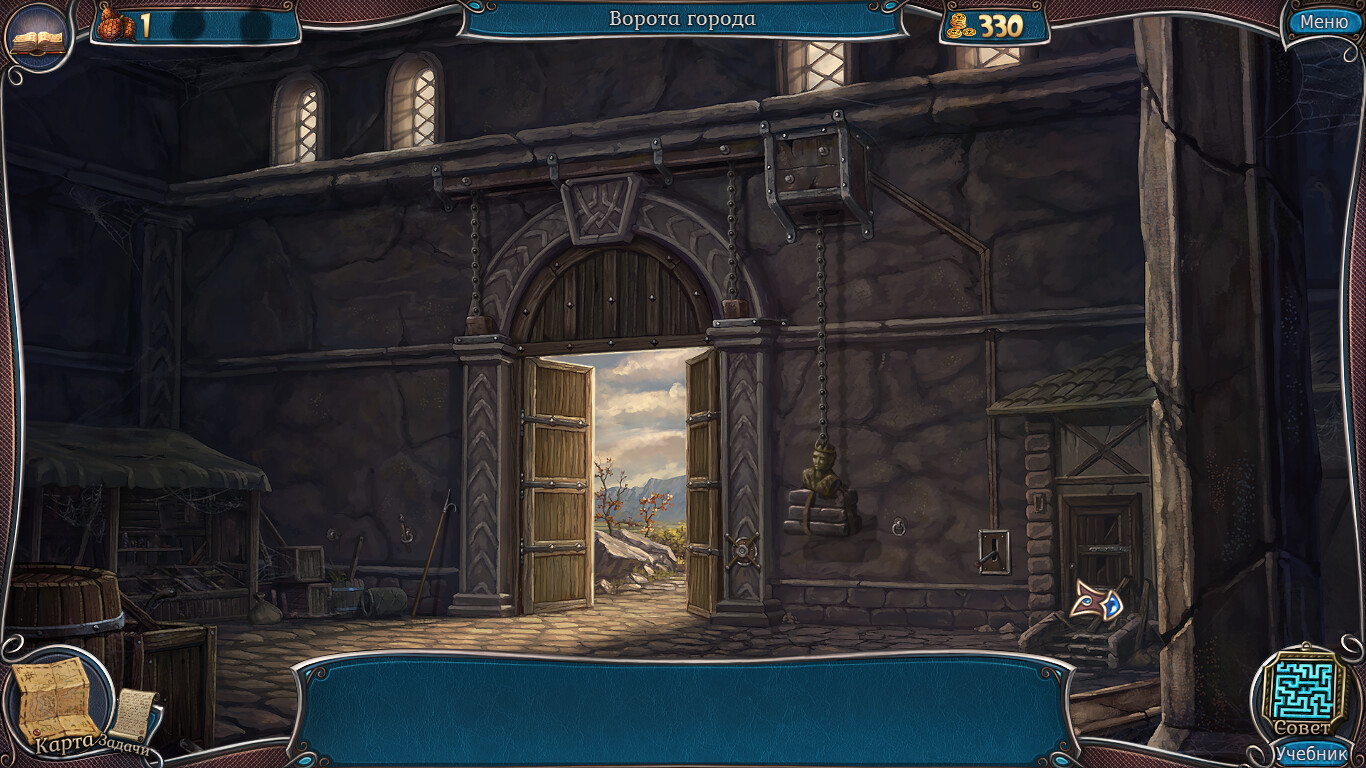
Task: Click the Ворота города title banner
Action: coord(683,18)
